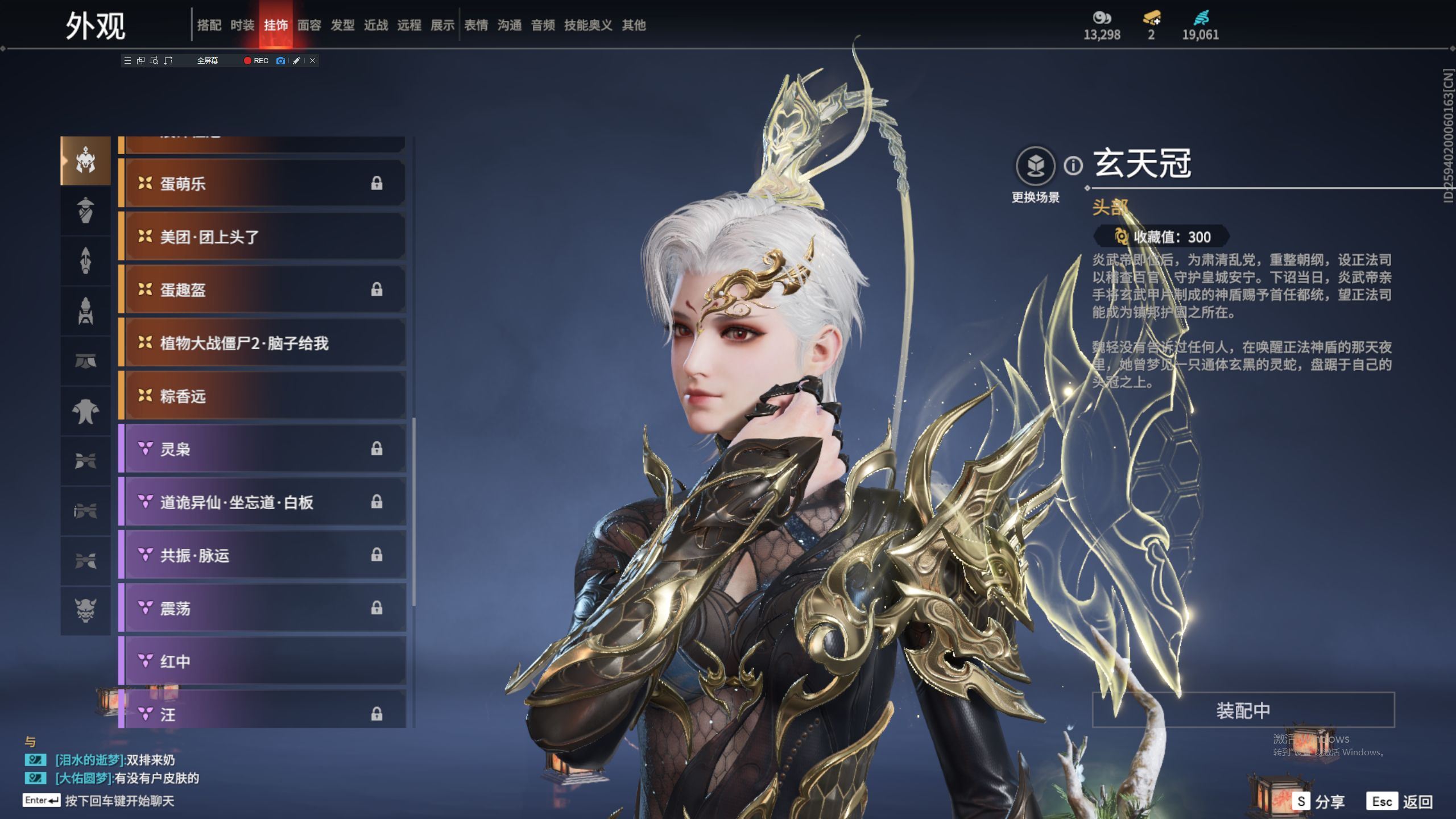The height and width of the screenshot is (819, 1456).
Task: Choose the 其他 tab
Action: pyautogui.click(x=634, y=25)
